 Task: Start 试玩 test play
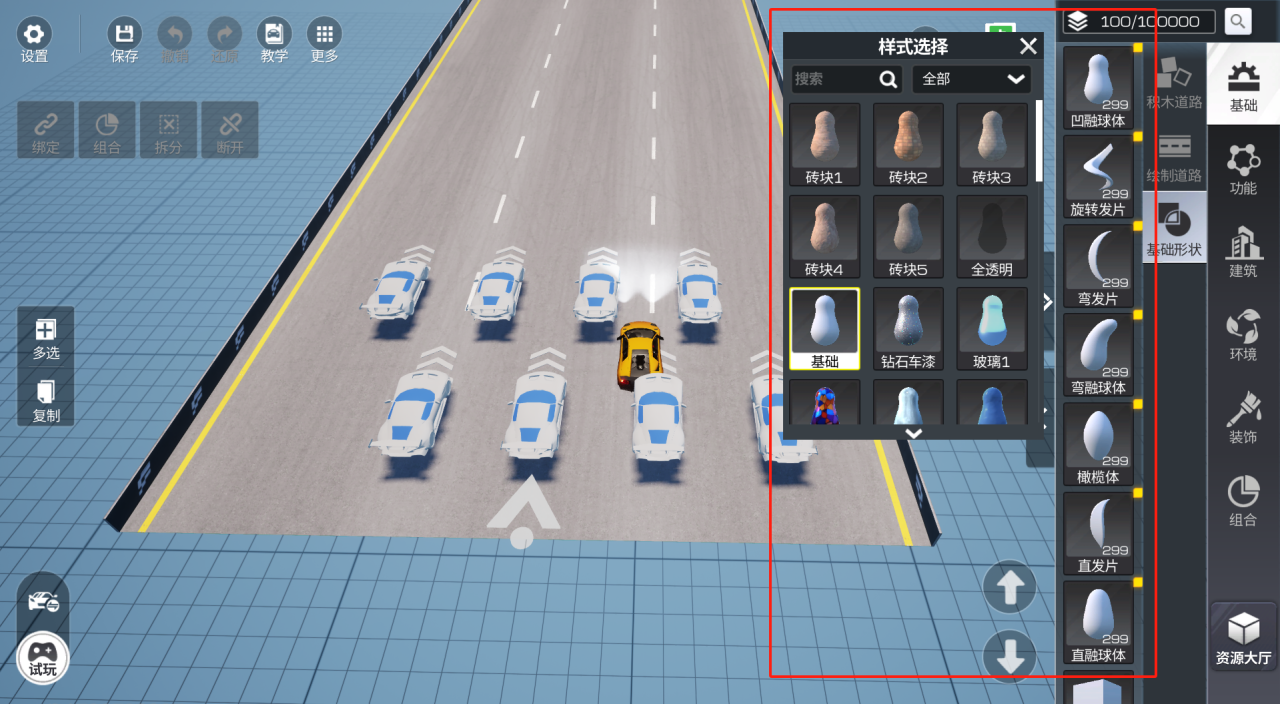pyautogui.click(x=43, y=658)
